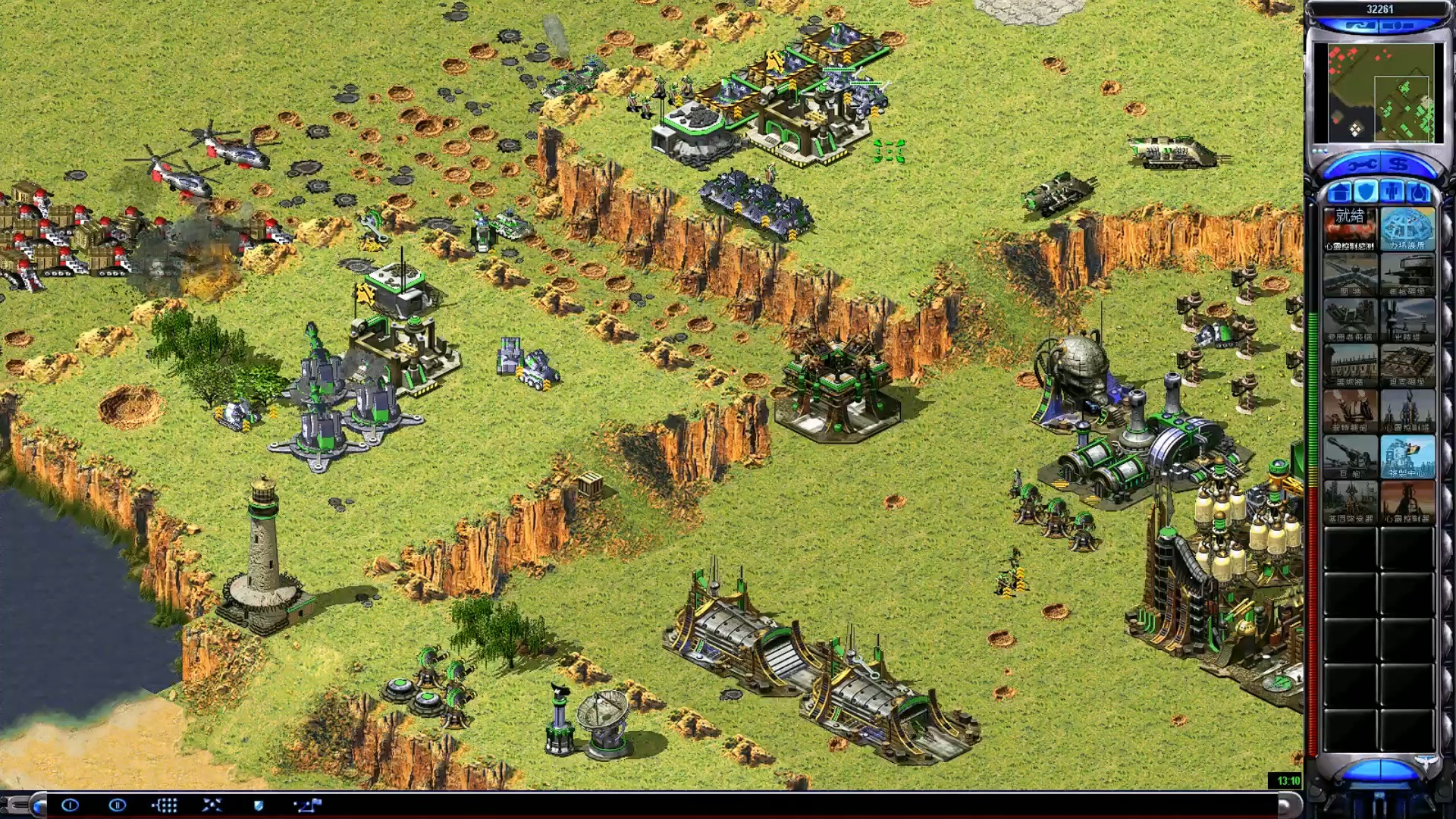This screenshot has height=819, width=1456.
Task: Select control group one button
Action: 70,805
